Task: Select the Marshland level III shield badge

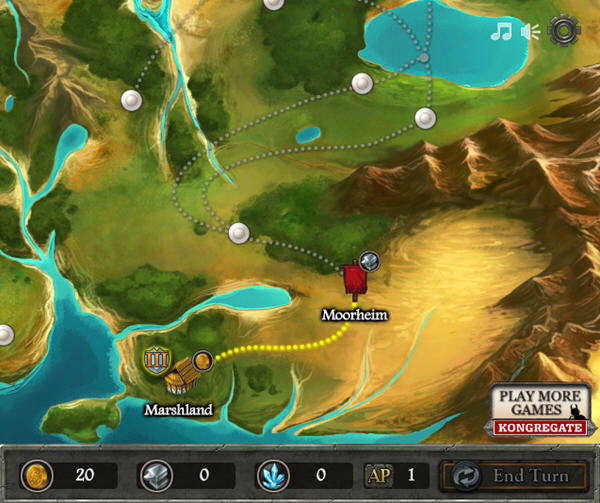Action: (x=156, y=360)
